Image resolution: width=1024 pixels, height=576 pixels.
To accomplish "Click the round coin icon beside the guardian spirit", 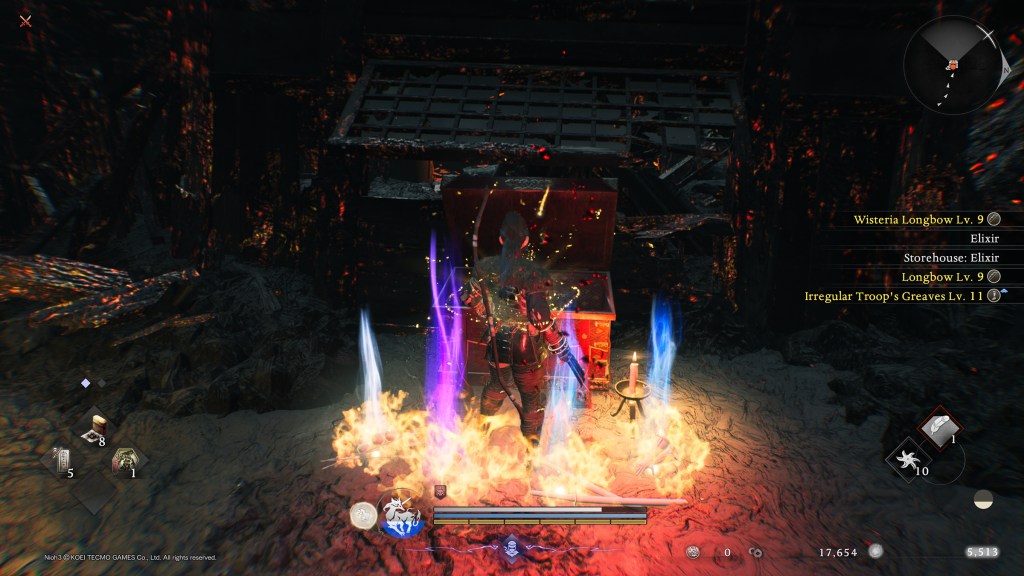I will (363, 515).
